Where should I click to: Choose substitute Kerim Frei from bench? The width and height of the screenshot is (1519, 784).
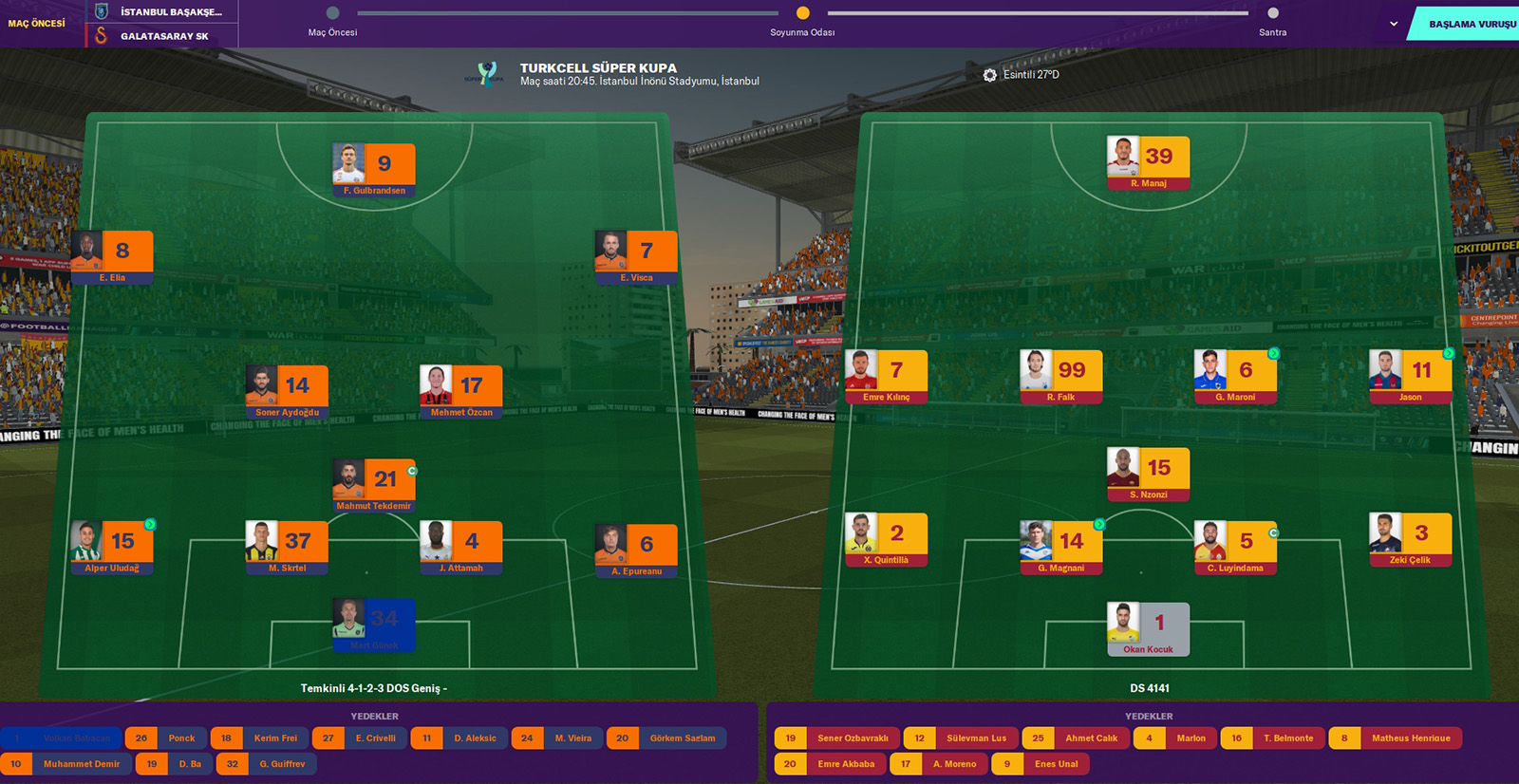pyautogui.click(x=259, y=738)
